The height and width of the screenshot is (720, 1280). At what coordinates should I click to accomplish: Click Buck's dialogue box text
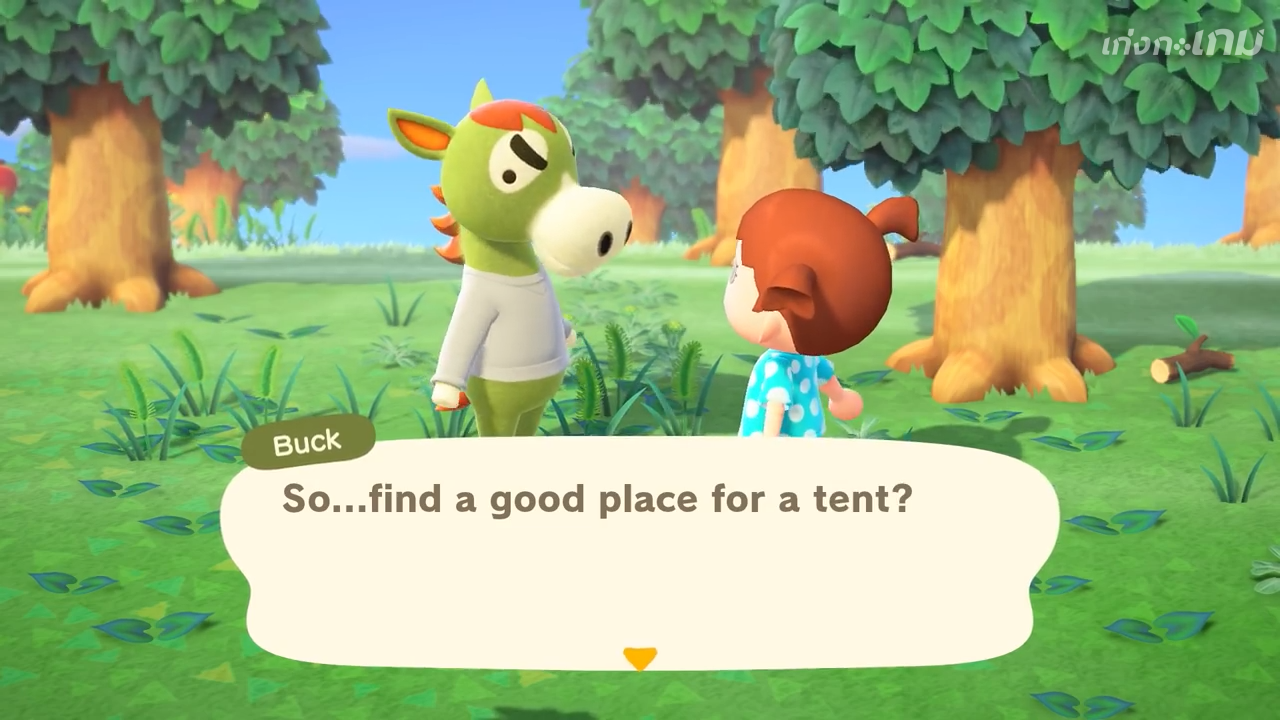click(x=597, y=498)
